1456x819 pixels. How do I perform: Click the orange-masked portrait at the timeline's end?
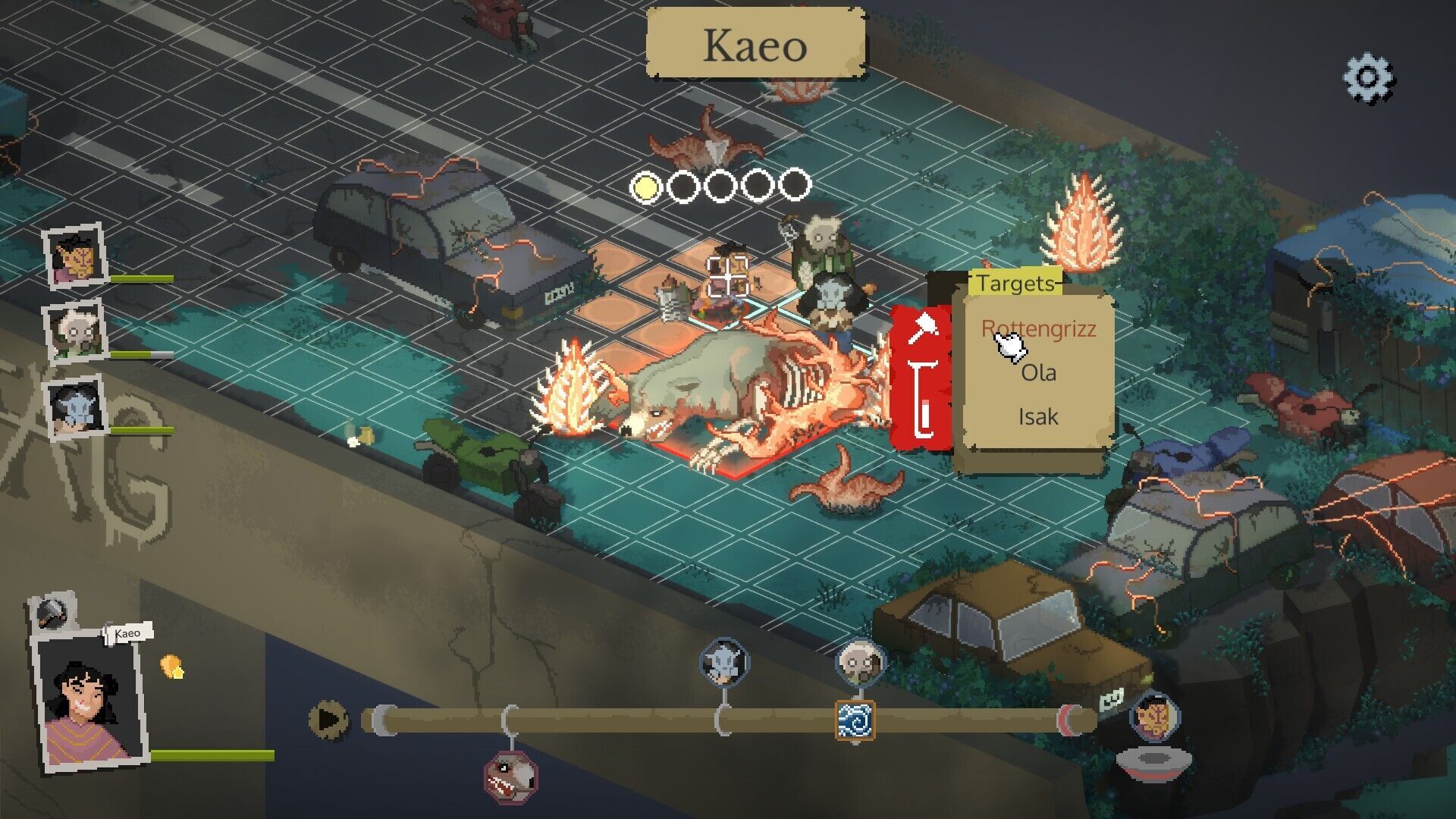tap(1154, 716)
